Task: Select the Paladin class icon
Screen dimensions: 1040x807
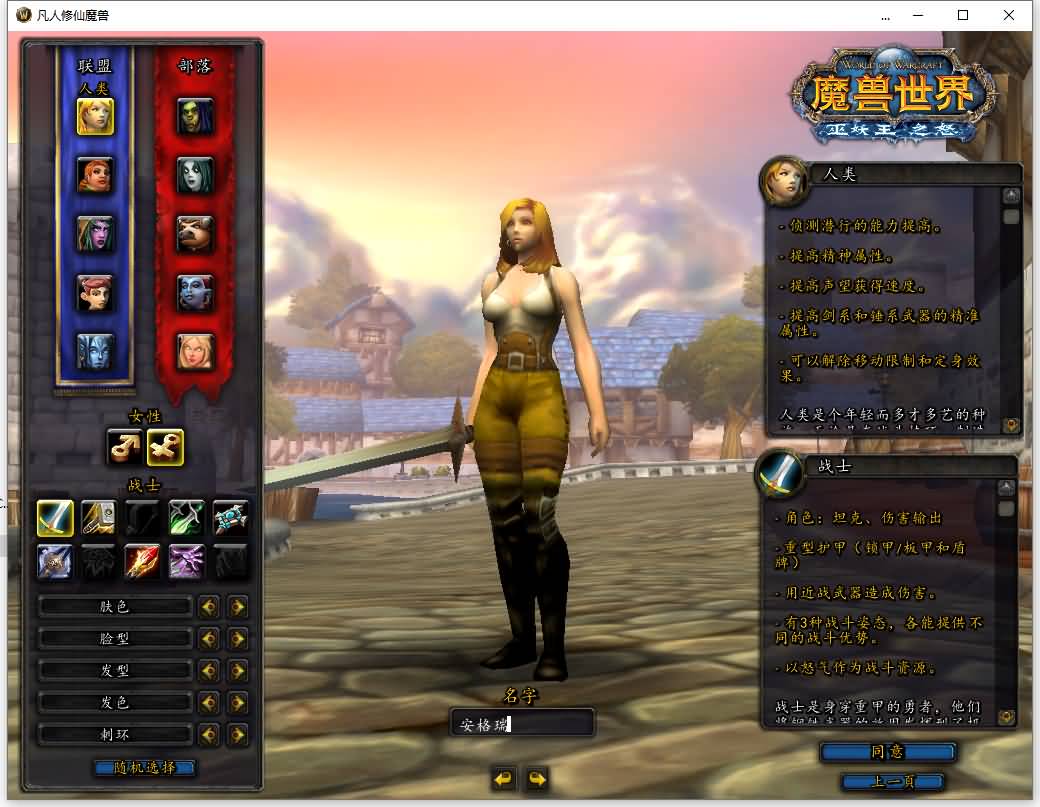Action: click(x=98, y=517)
